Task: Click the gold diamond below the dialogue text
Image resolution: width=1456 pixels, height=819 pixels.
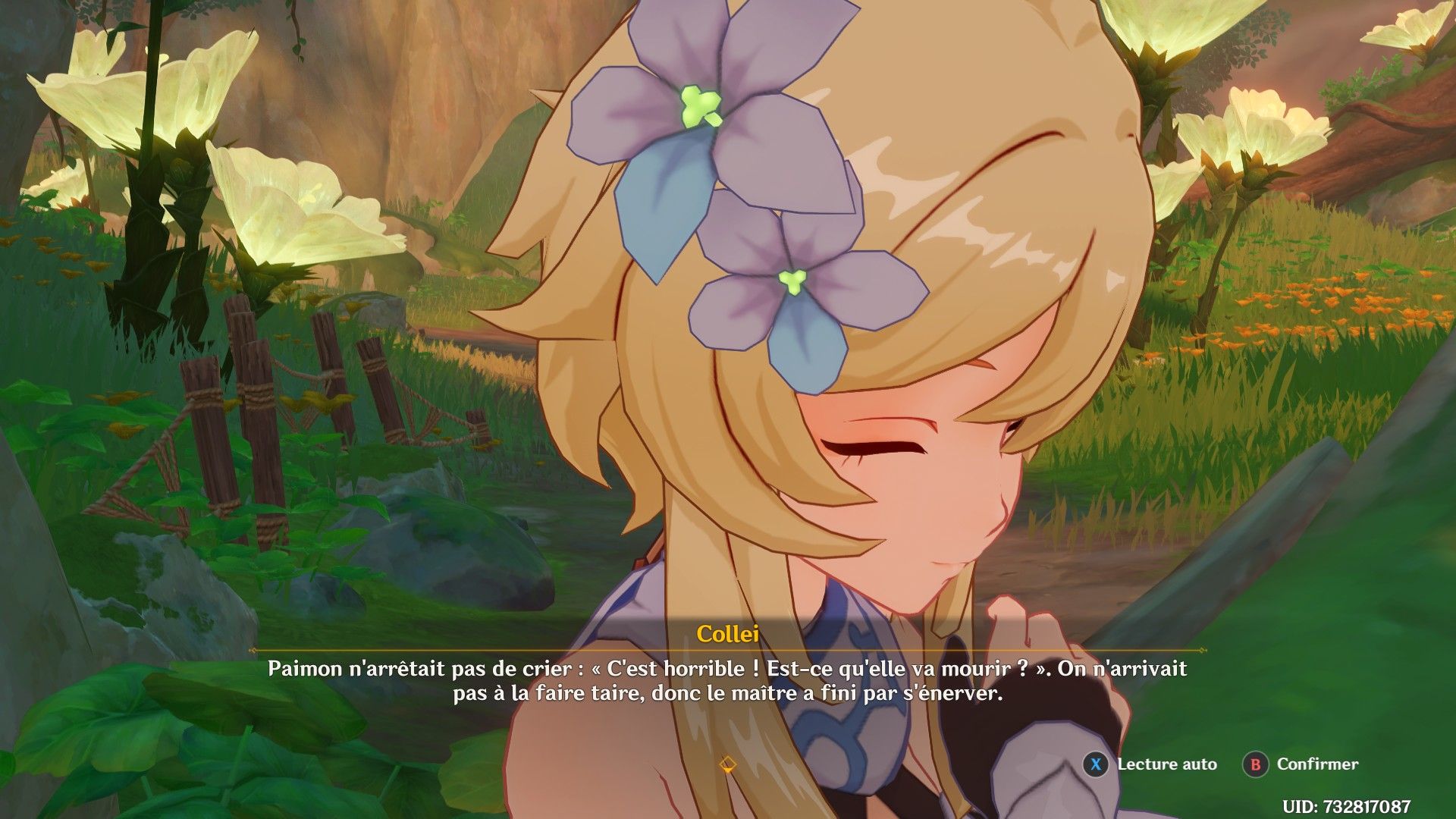Action: 730,765
